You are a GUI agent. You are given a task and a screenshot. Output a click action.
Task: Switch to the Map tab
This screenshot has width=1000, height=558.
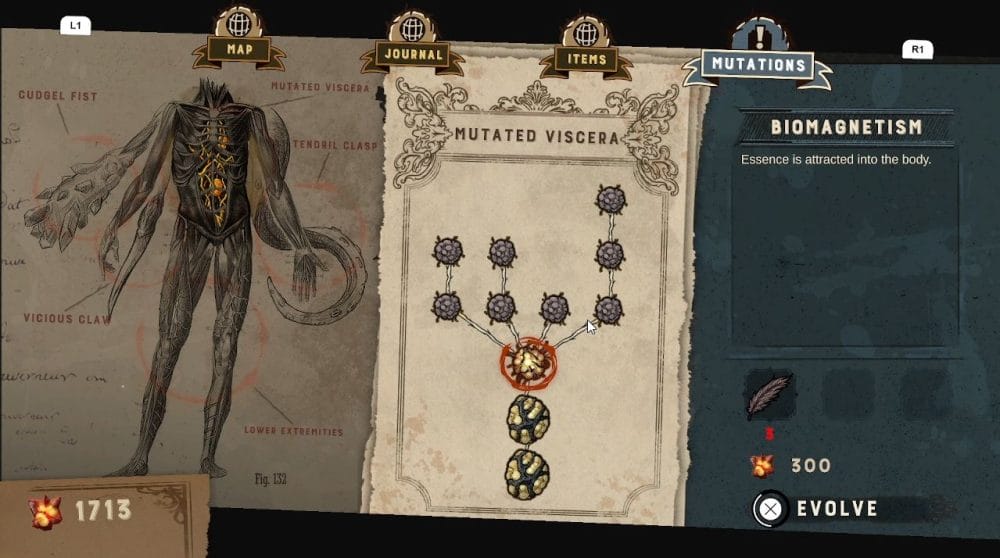[238, 48]
